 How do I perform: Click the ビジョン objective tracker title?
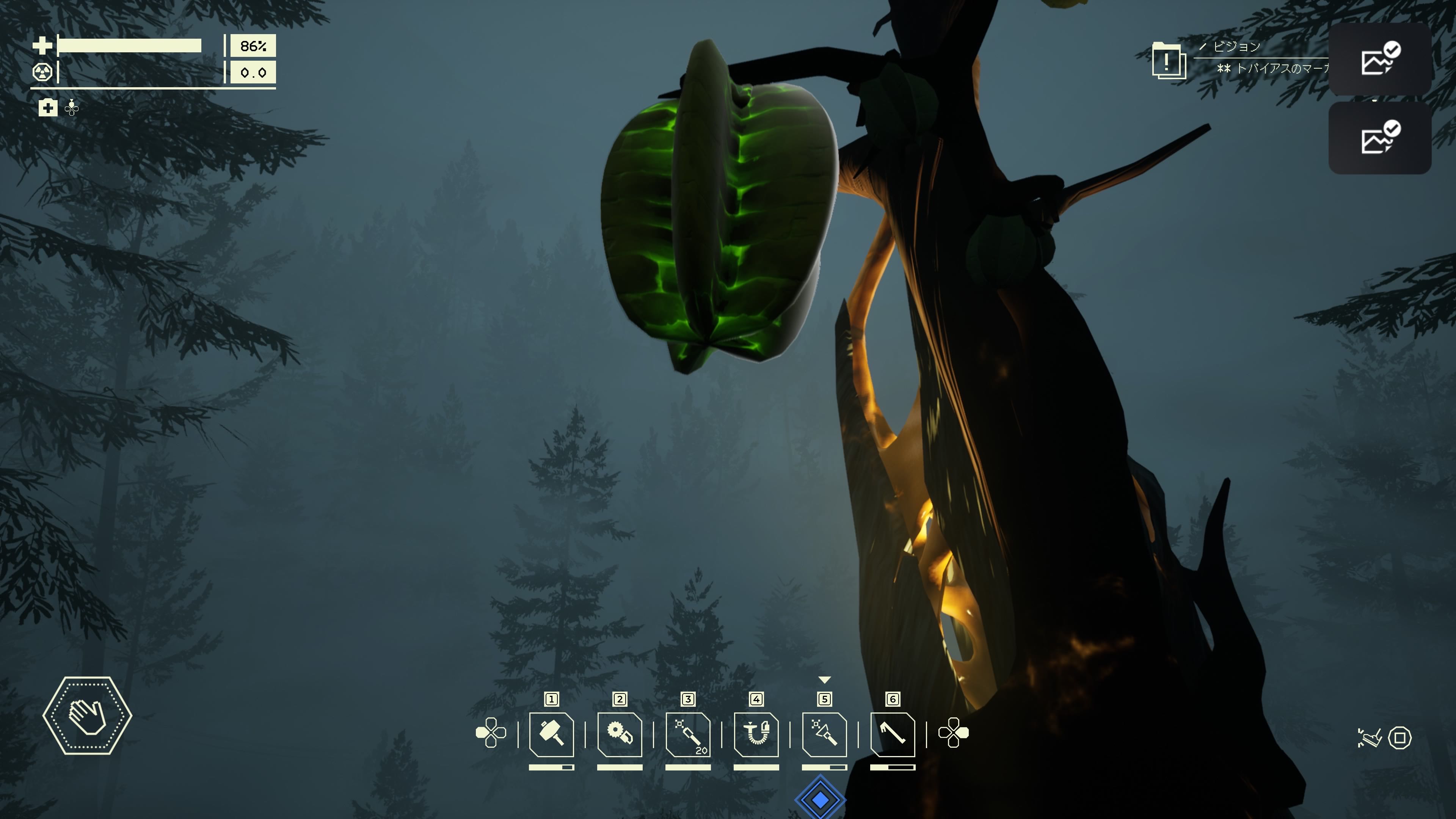[1237, 46]
